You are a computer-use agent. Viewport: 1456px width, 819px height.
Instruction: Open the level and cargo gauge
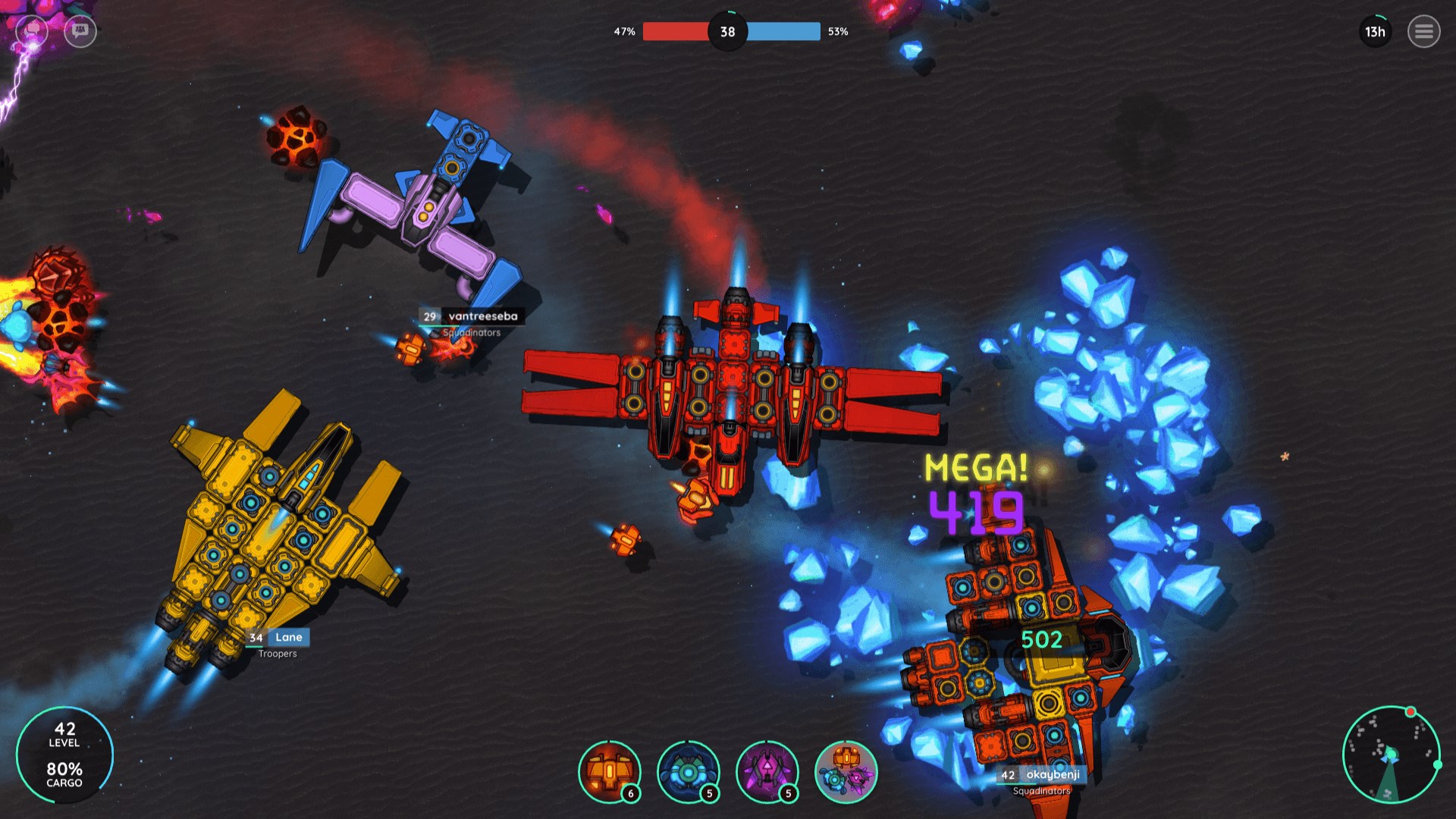point(64,755)
